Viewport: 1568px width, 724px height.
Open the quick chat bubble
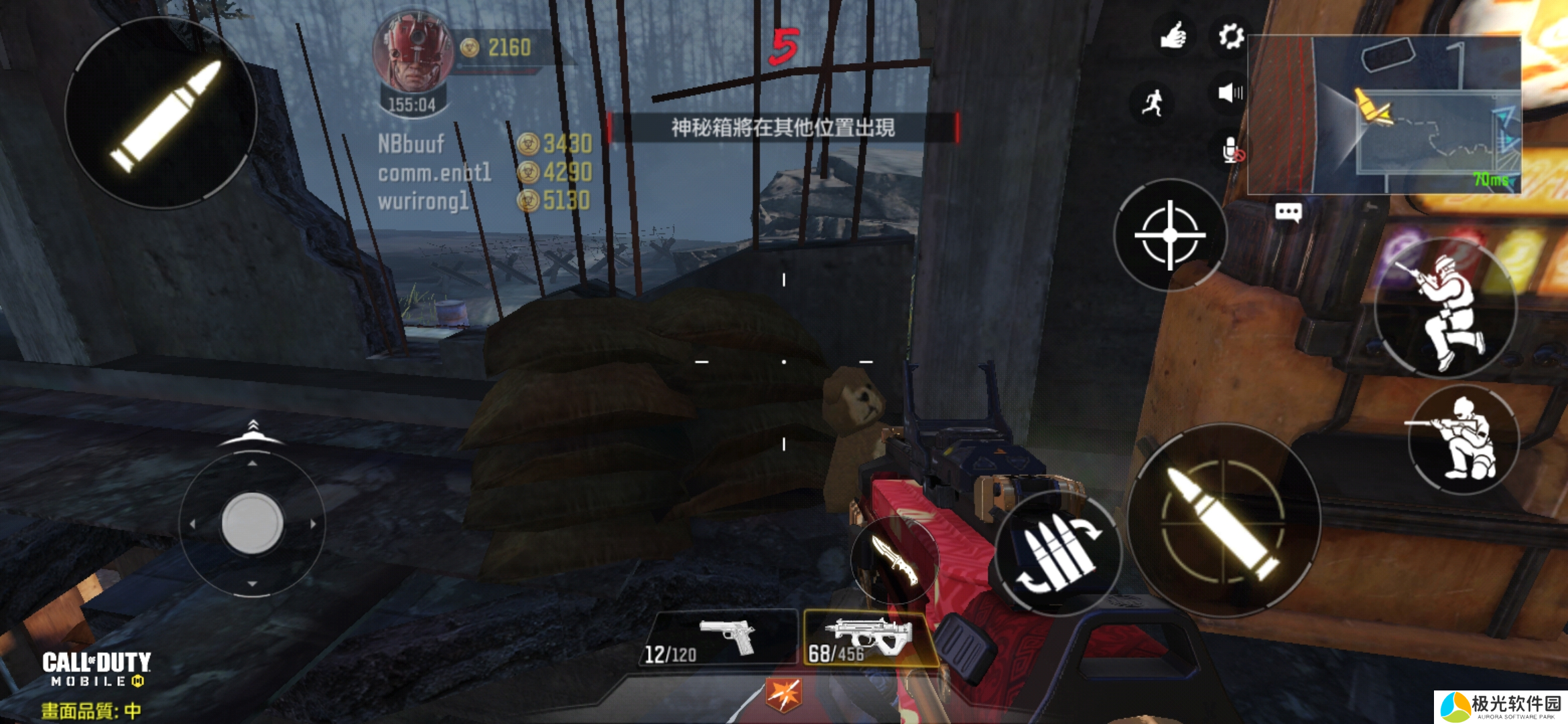1288,213
